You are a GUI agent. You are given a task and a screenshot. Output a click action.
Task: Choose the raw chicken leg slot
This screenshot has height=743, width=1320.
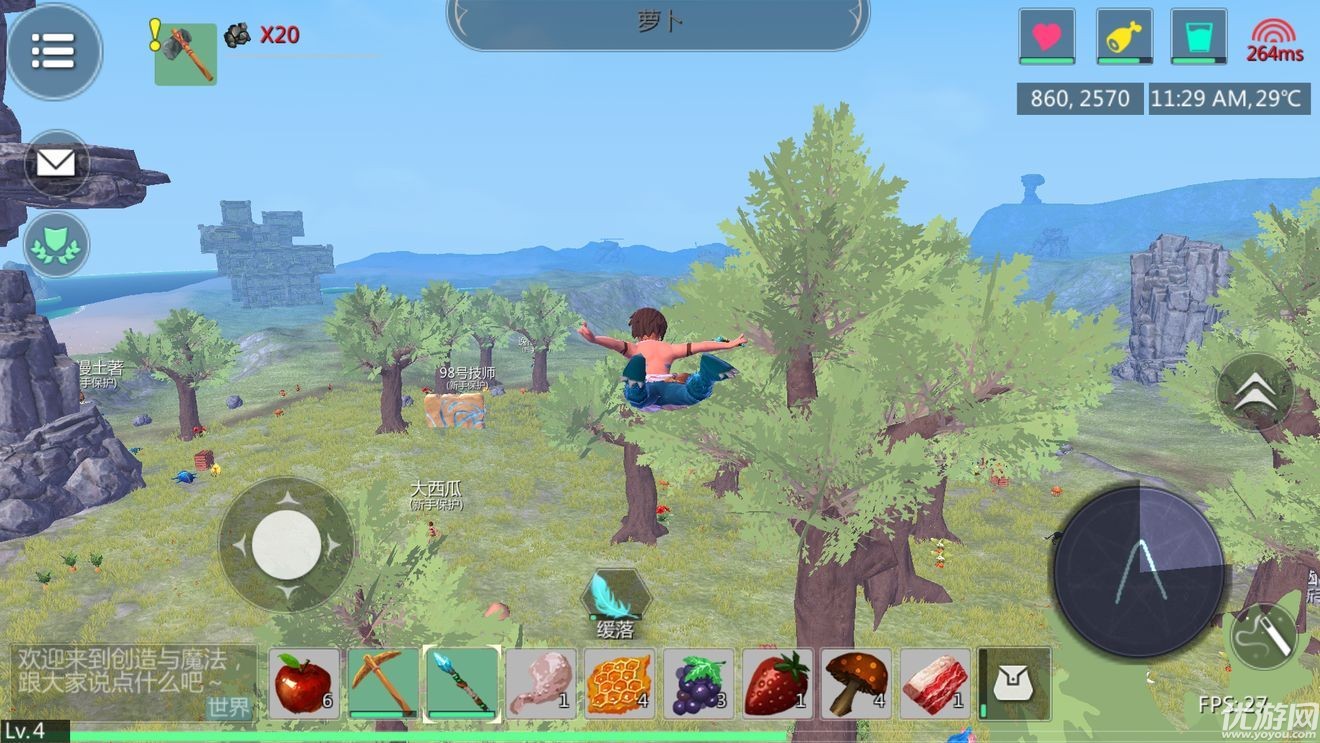[x=540, y=683]
